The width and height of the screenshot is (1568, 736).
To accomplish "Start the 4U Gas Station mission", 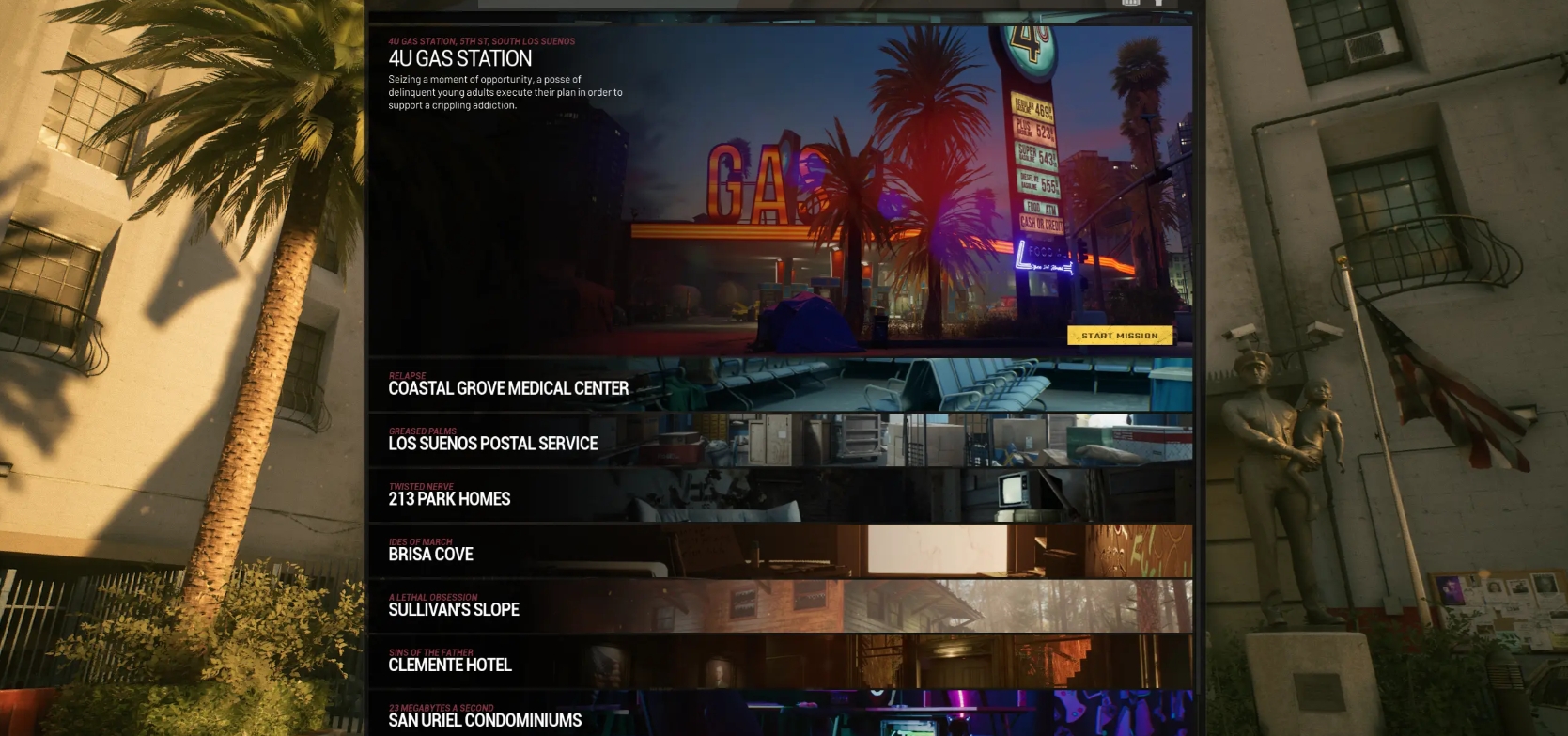I will (x=1119, y=336).
